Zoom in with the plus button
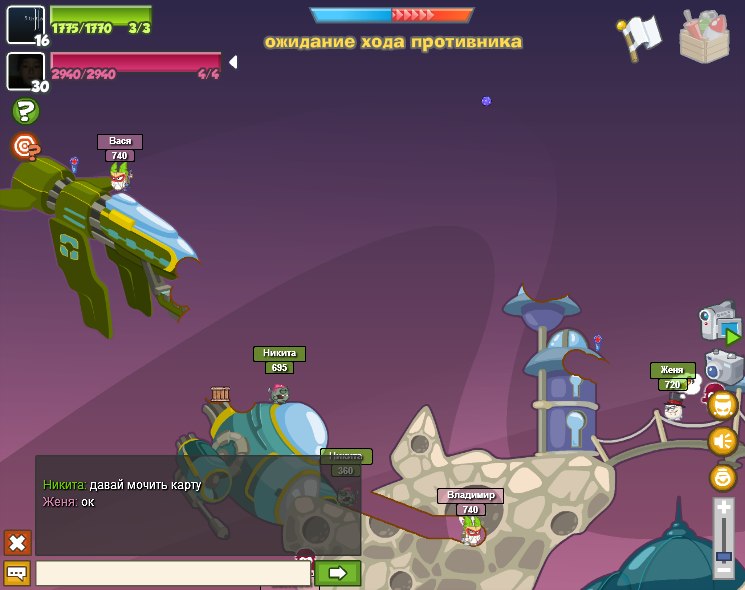Screen dimensions: 745x590 click(x=723, y=509)
